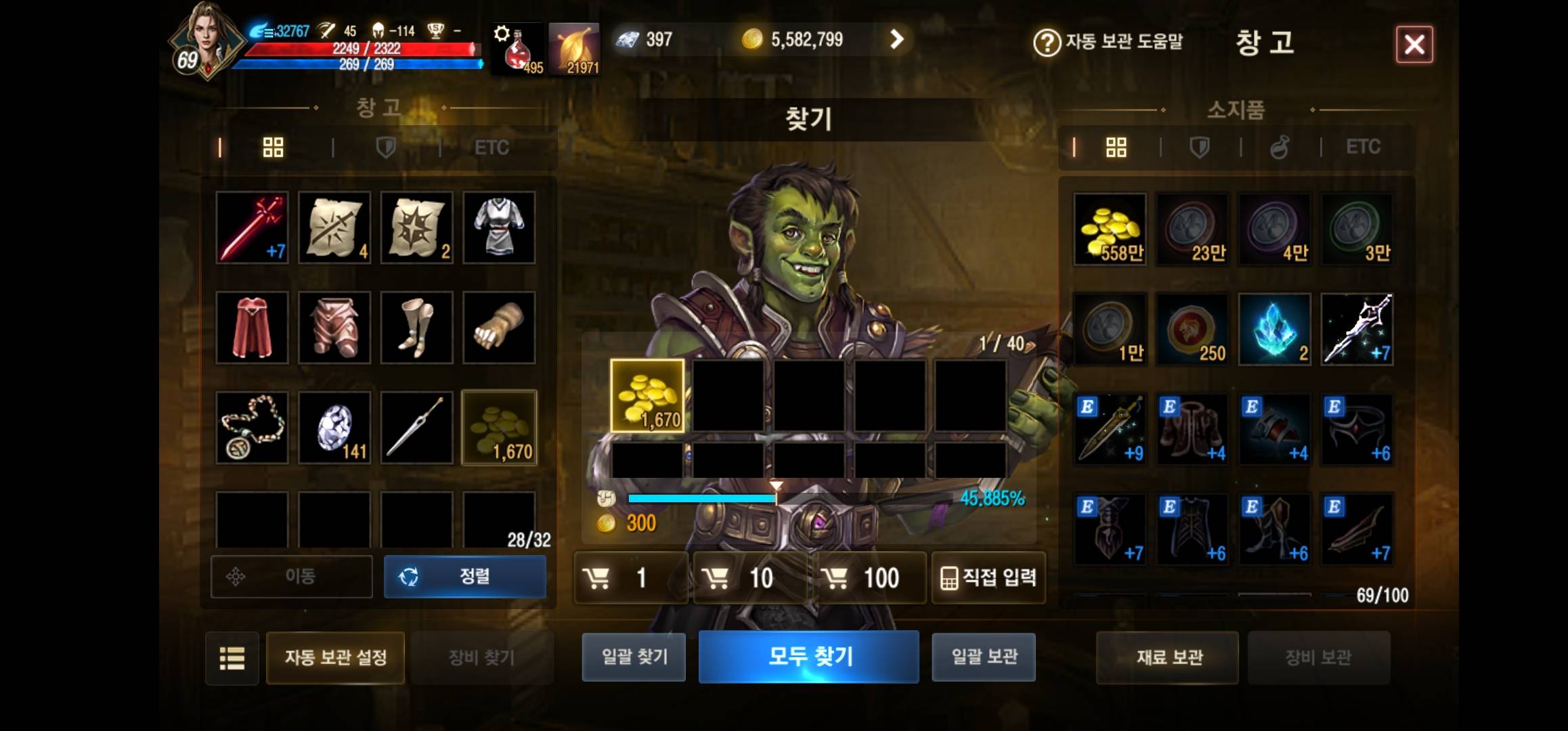Click 자동 보관 설정 button
The width and height of the screenshot is (1568, 731).
(334, 657)
